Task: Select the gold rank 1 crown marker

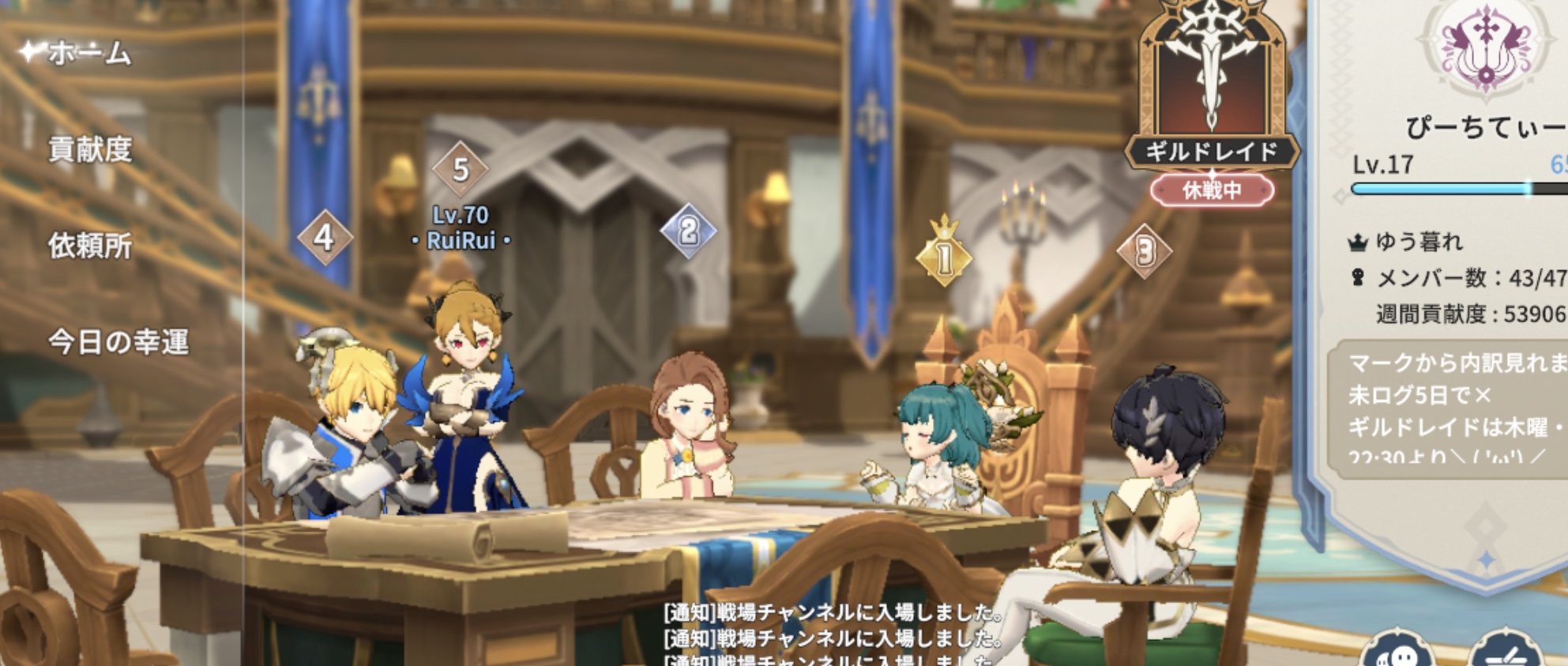Action: point(944,254)
